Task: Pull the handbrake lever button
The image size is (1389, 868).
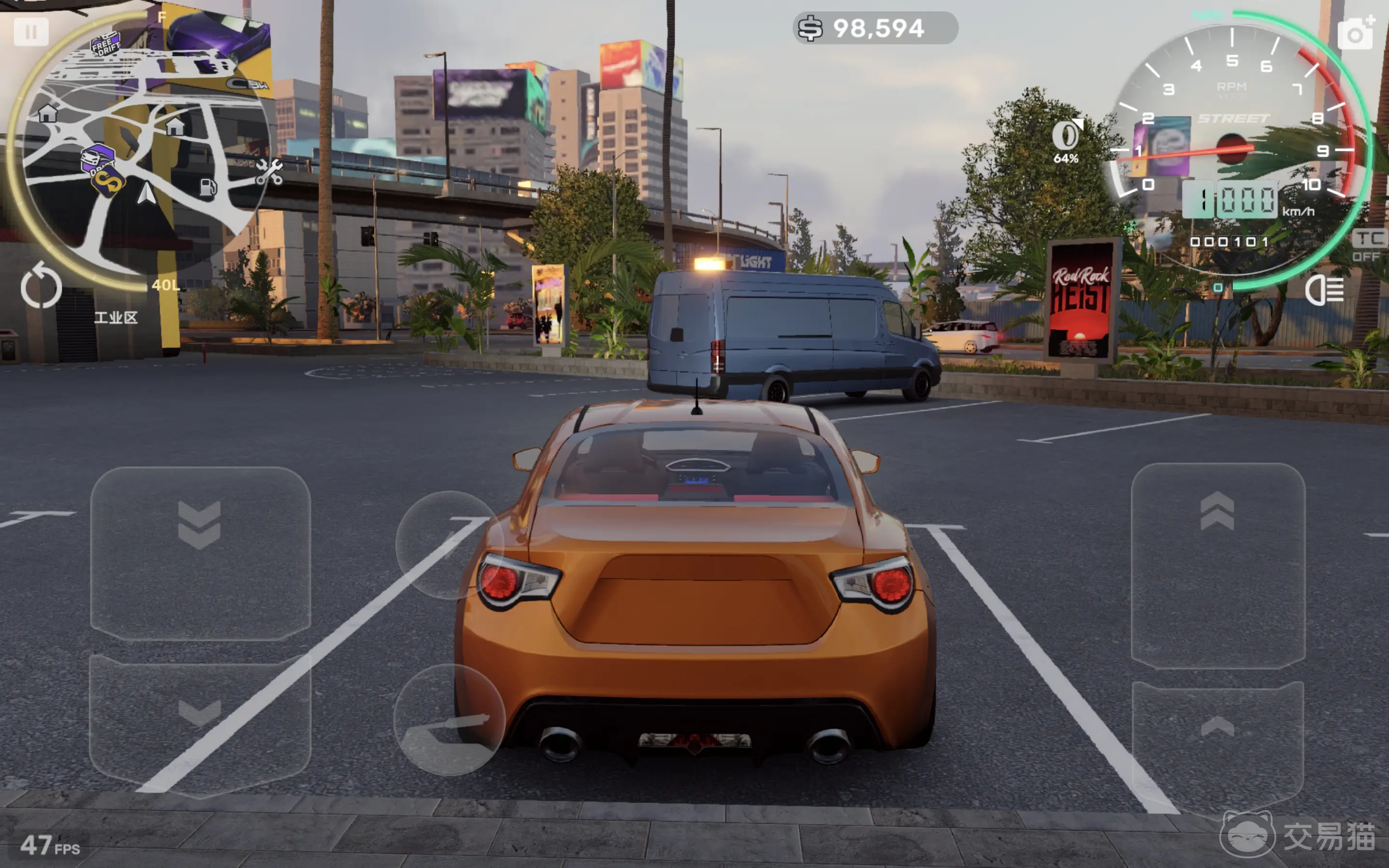Action: 449,720
